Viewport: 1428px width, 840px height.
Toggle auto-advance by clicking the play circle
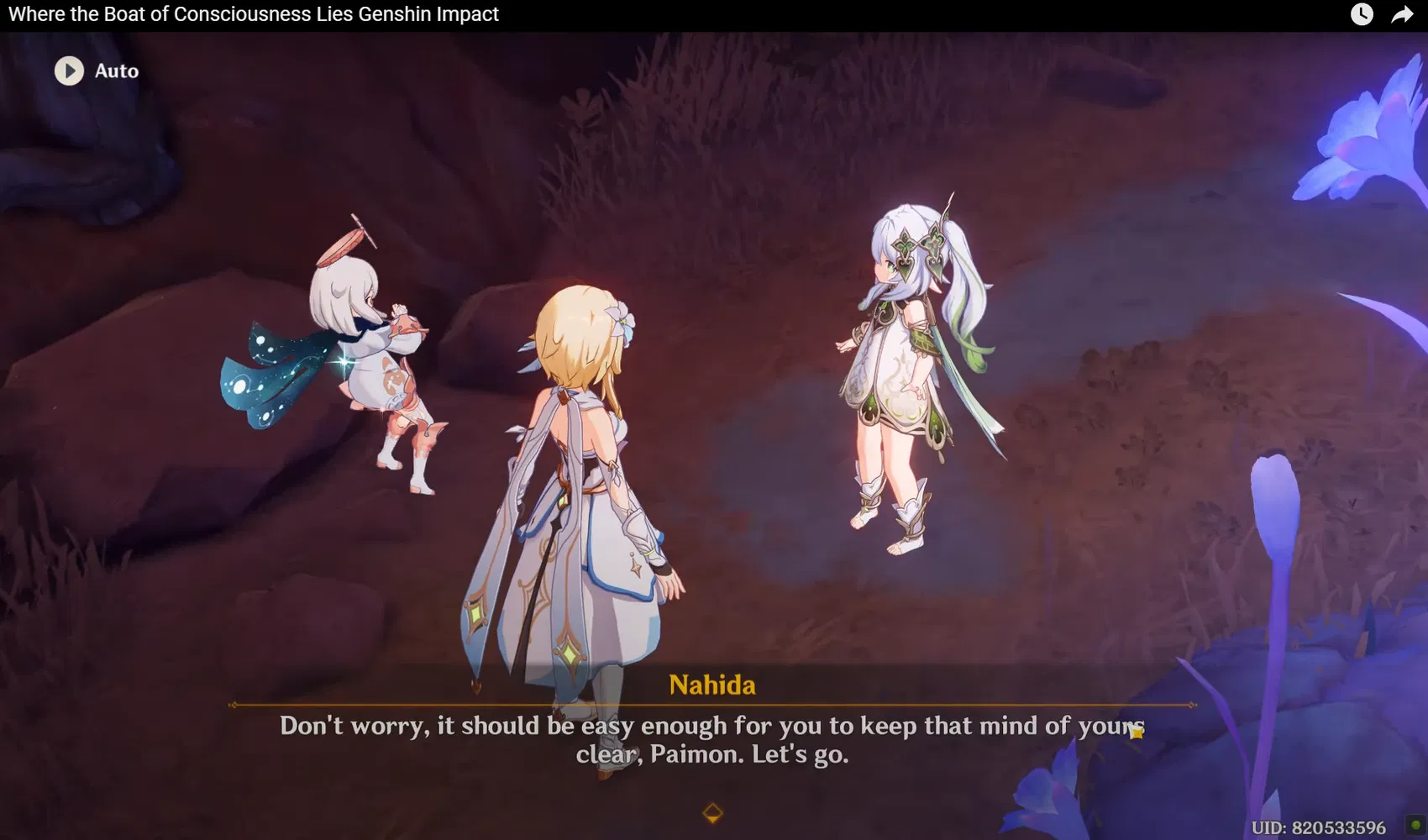point(68,71)
